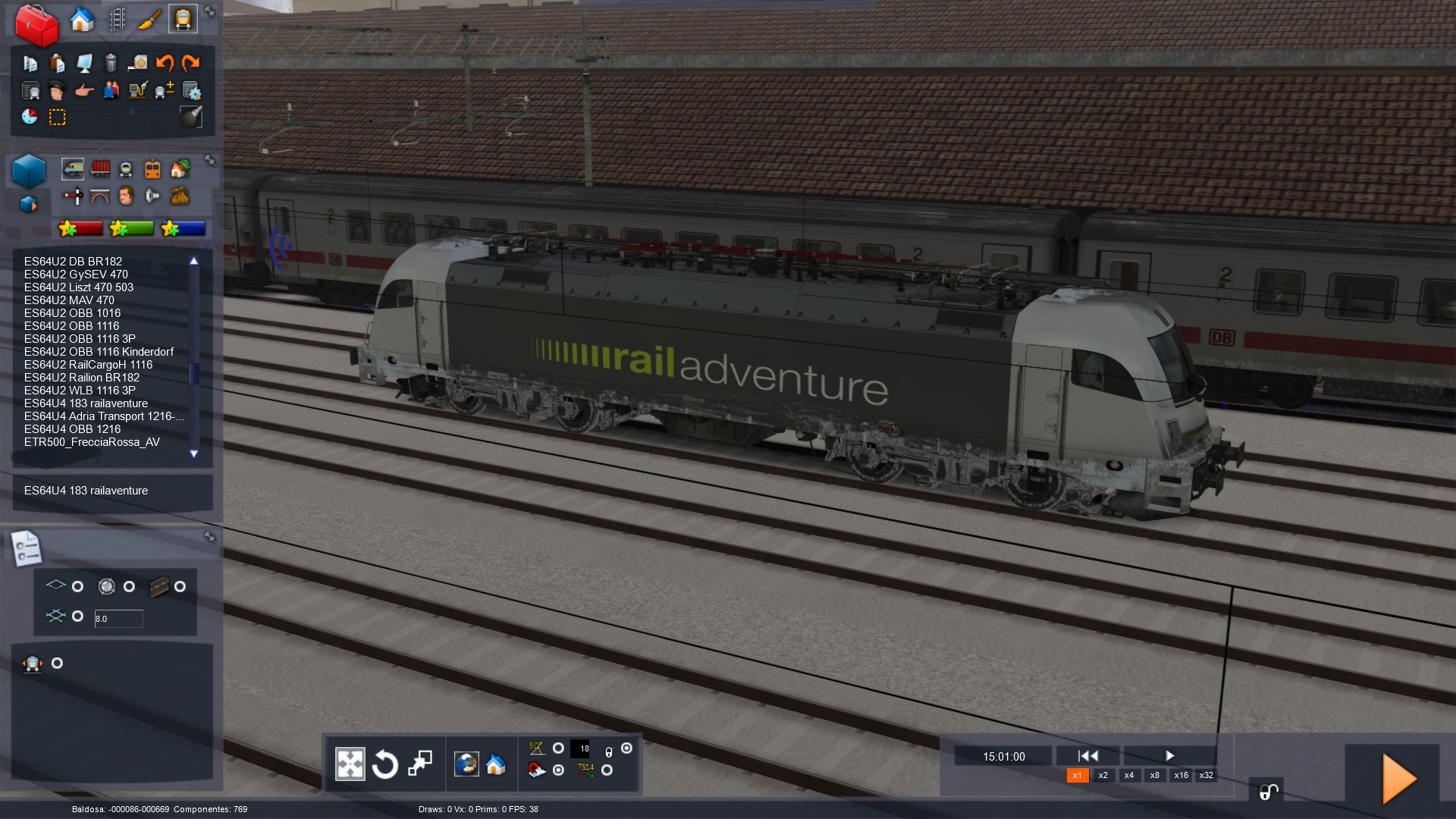1456x819 pixels.
Task: Choose the red freight wagon category
Action: [100, 168]
